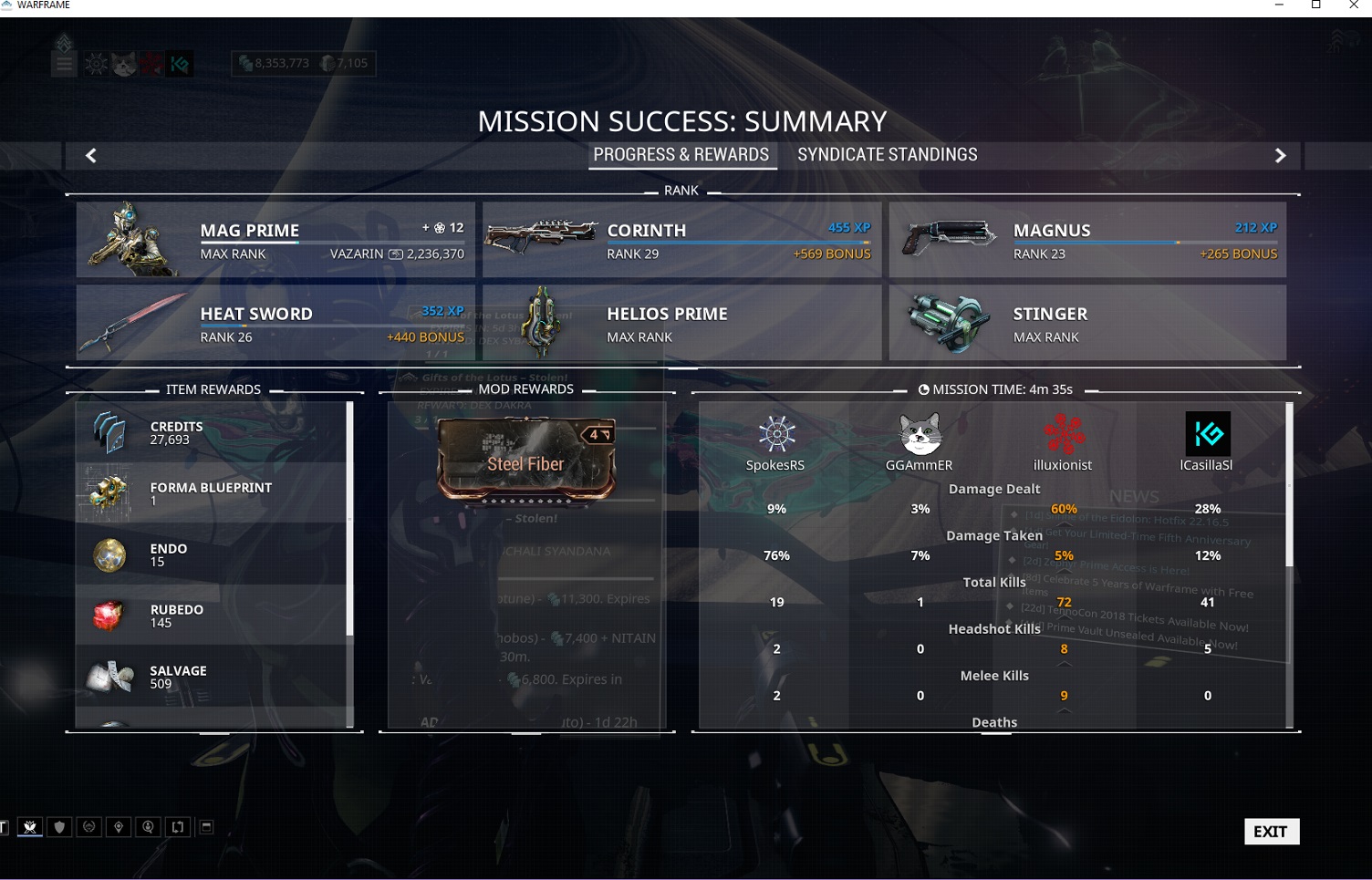Select illuxionist's red avatar icon
1372x880 pixels.
tap(1063, 434)
